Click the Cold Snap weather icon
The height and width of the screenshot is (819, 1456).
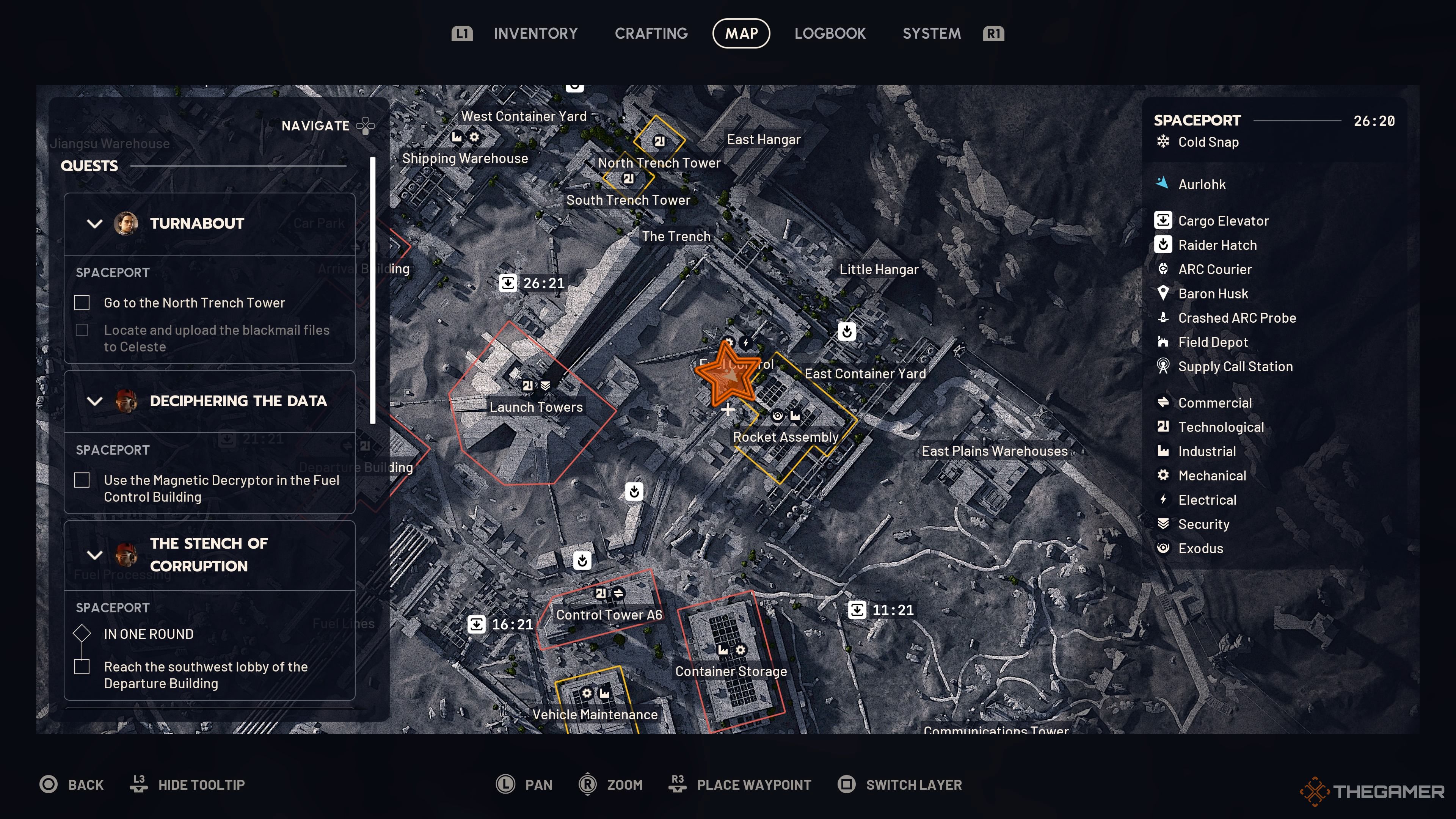tap(1163, 142)
